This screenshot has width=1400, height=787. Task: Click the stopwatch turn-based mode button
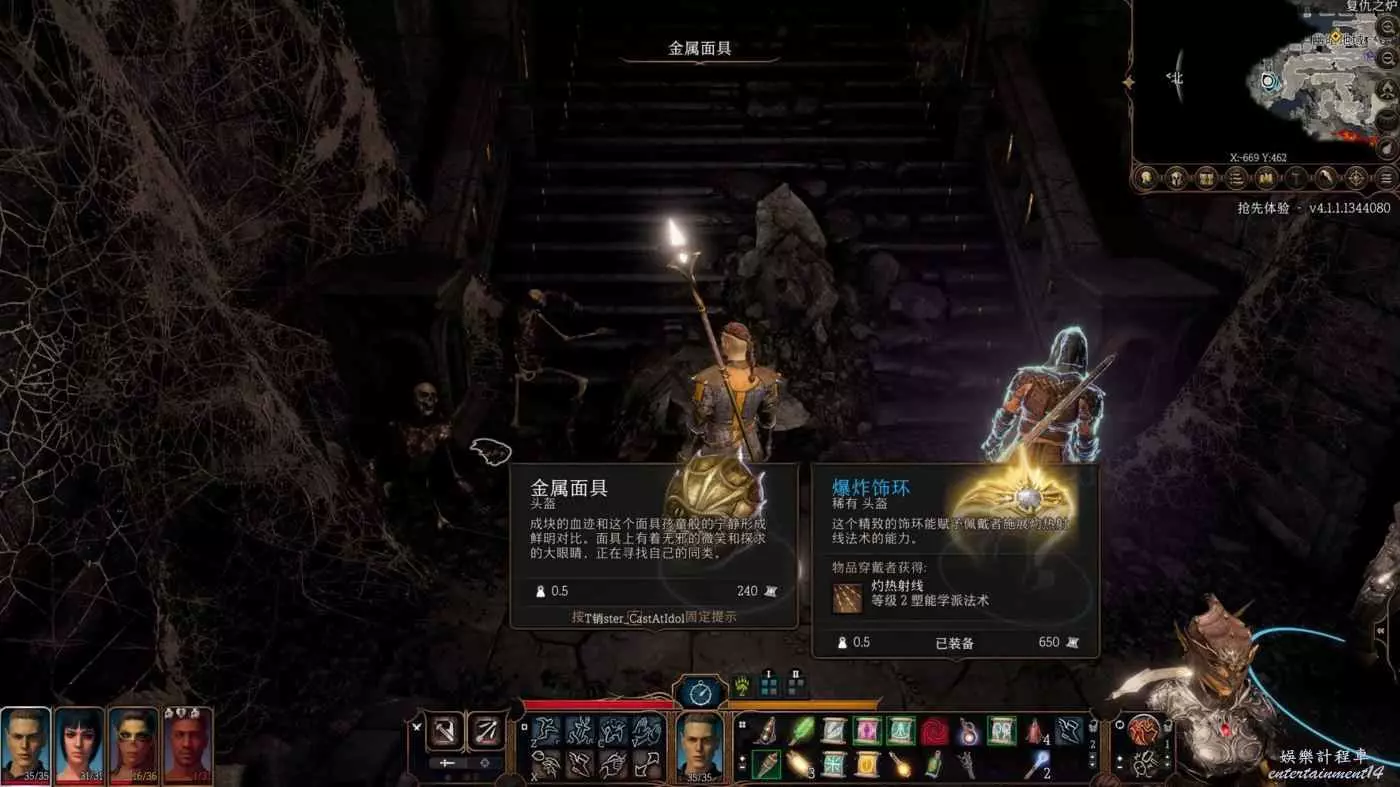[699, 692]
